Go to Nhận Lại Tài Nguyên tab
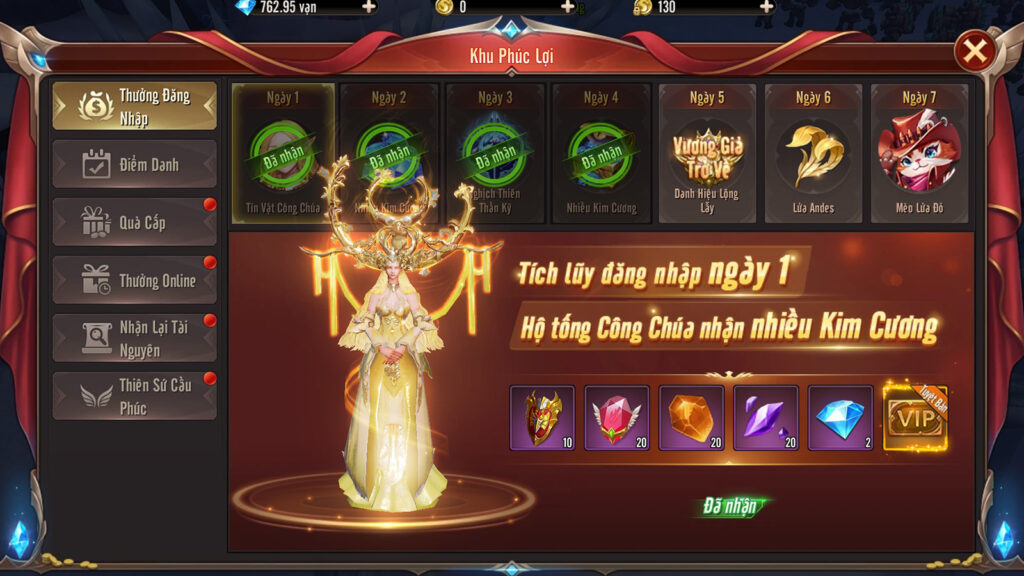Image resolution: width=1024 pixels, height=576 pixels. pyautogui.click(x=134, y=338)
